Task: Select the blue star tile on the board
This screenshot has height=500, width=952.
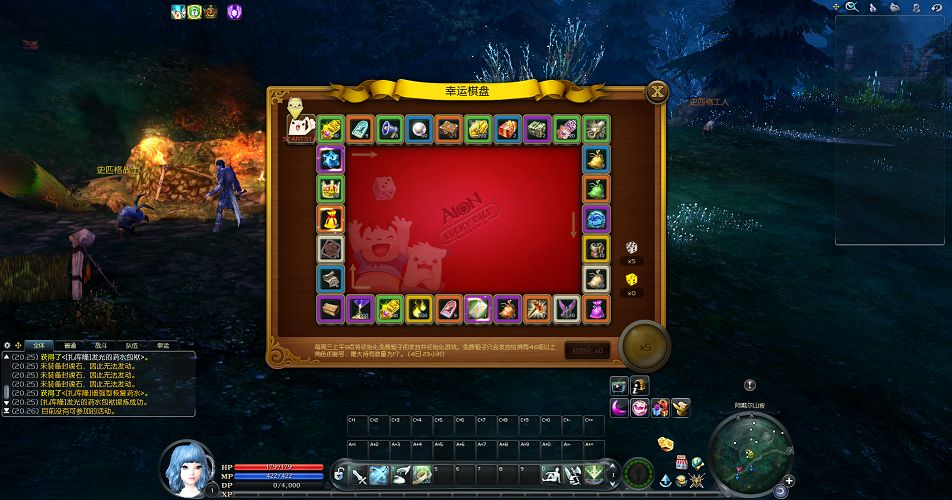Action: click(330, 159)
